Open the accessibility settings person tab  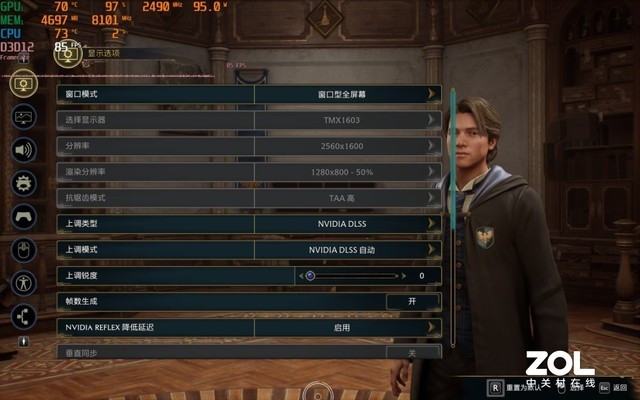coord(24,283)
